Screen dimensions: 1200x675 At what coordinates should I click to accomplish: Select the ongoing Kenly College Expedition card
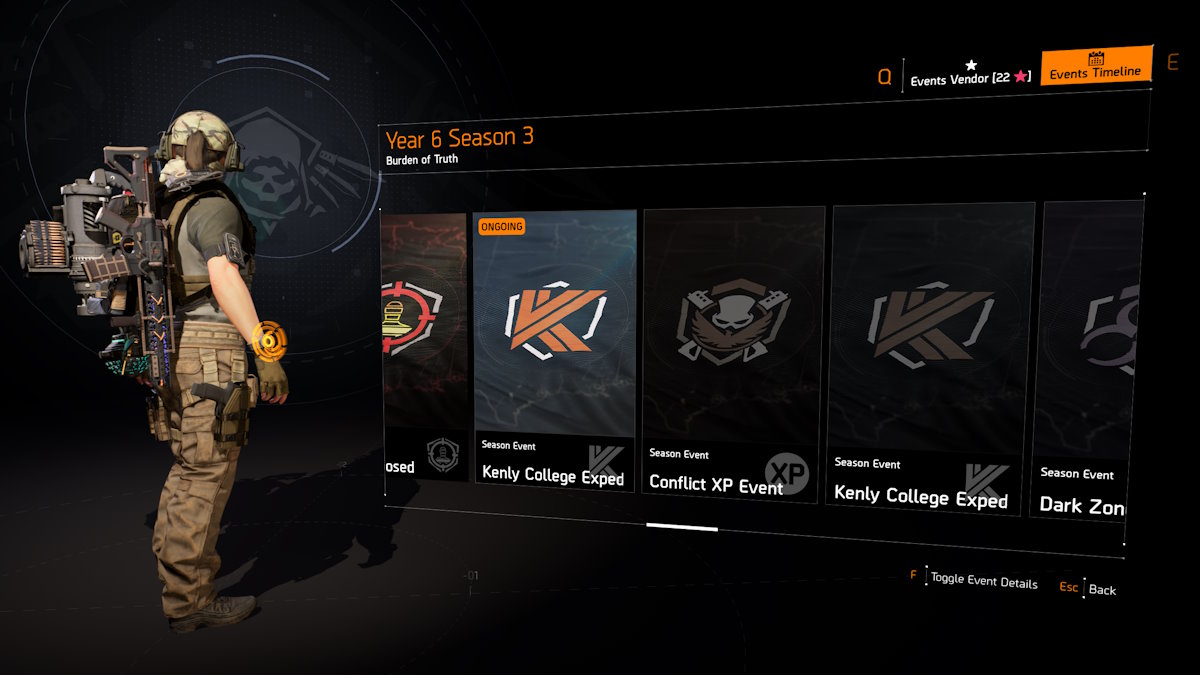pyautogui.click(x=555, y=350)
